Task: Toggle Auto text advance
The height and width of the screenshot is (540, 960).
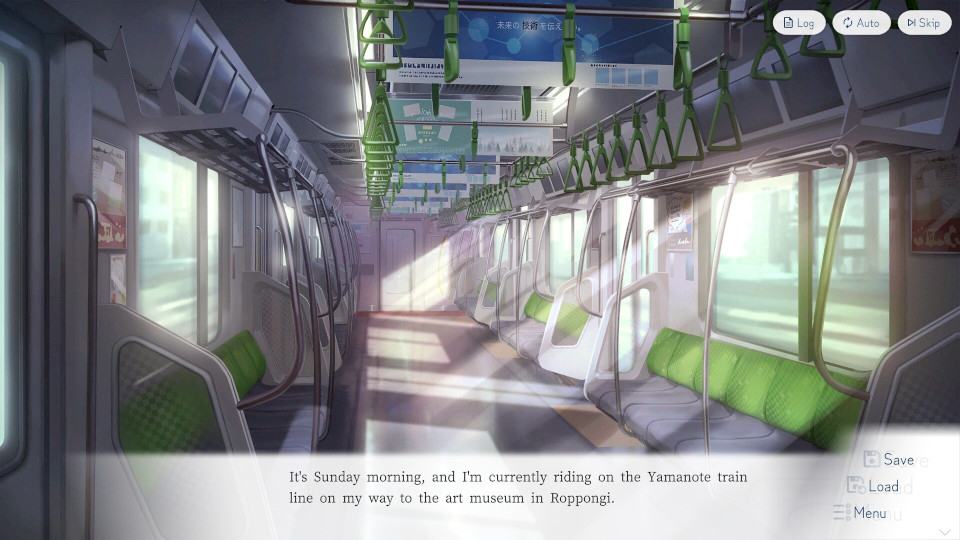Action: point(861,23)
